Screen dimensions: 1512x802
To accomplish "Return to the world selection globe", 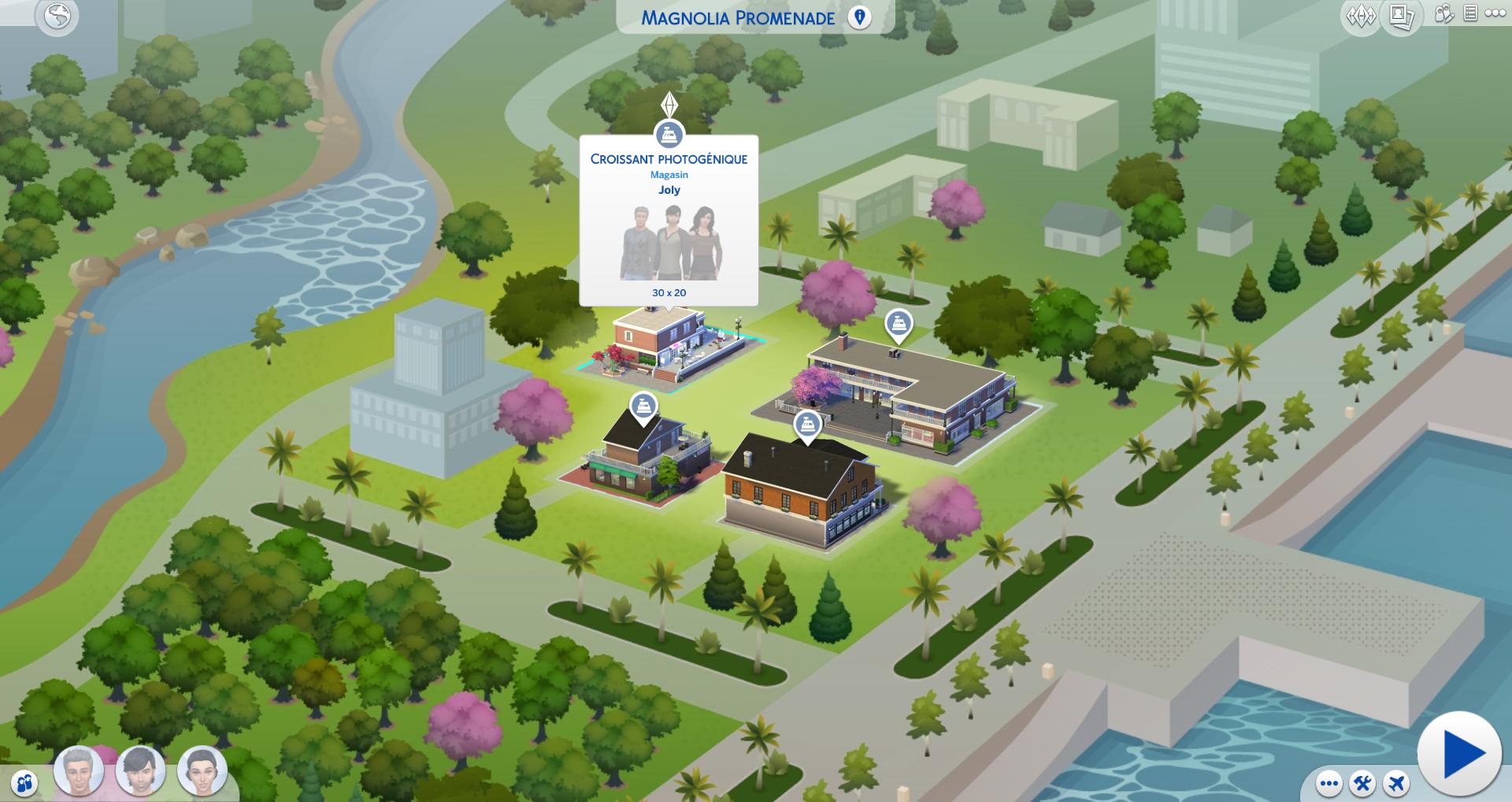I will tap(57, 17).
